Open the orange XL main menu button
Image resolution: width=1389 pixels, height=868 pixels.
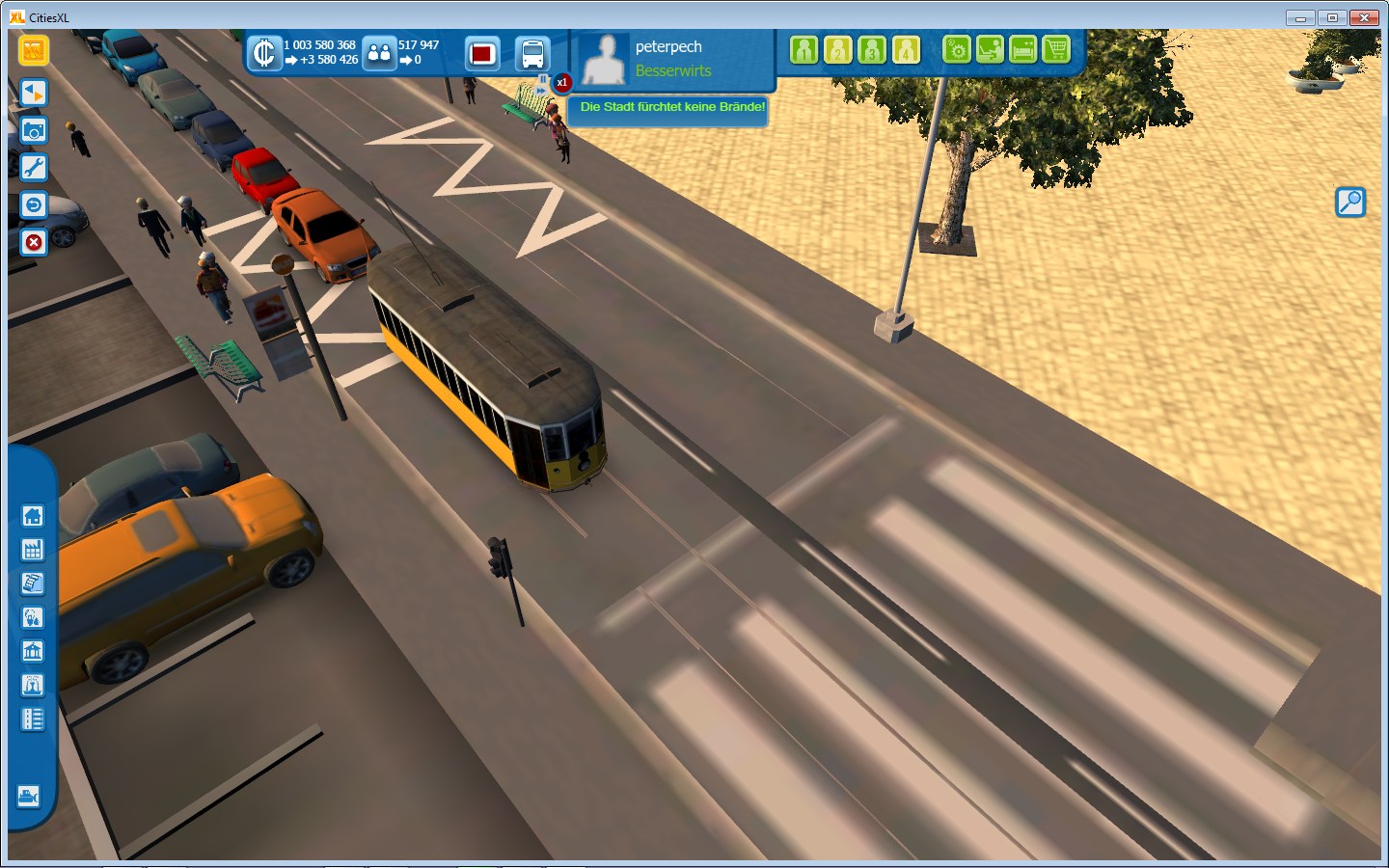coord(34,50)
